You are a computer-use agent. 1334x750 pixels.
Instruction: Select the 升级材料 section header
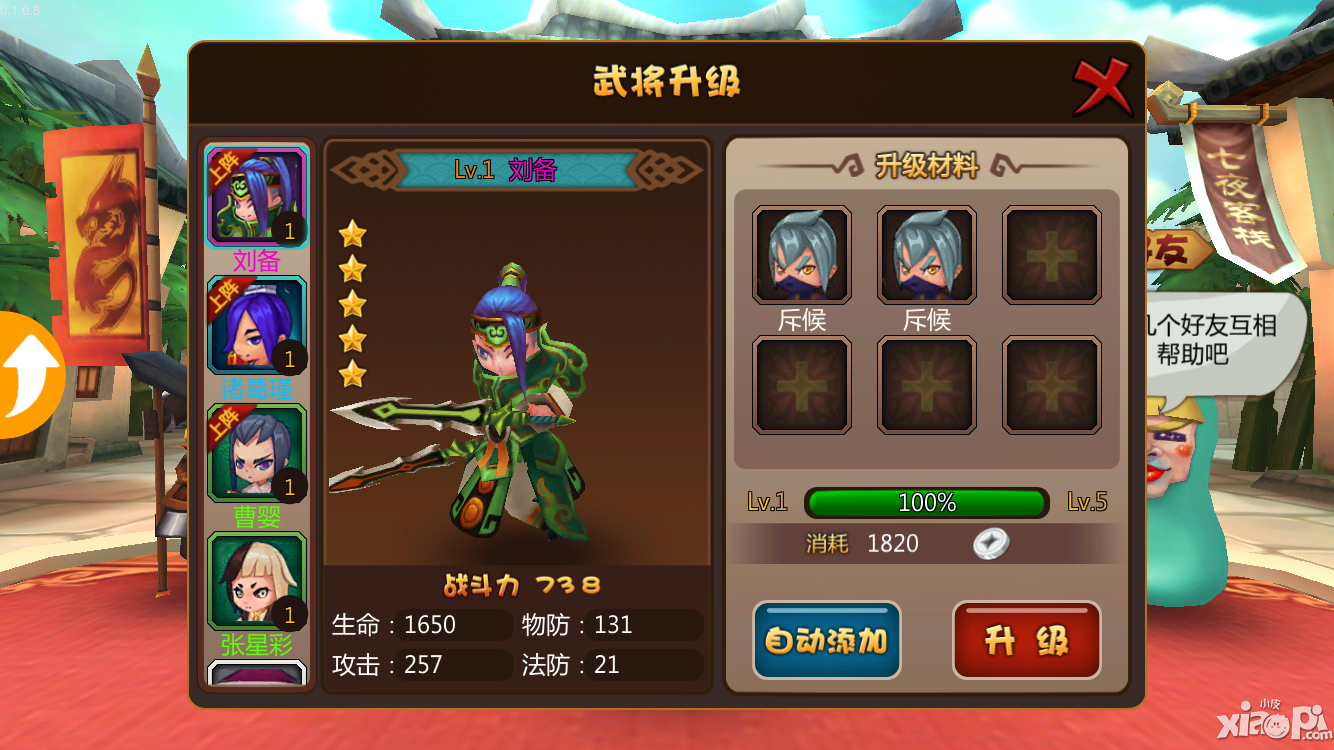point(927,164)
